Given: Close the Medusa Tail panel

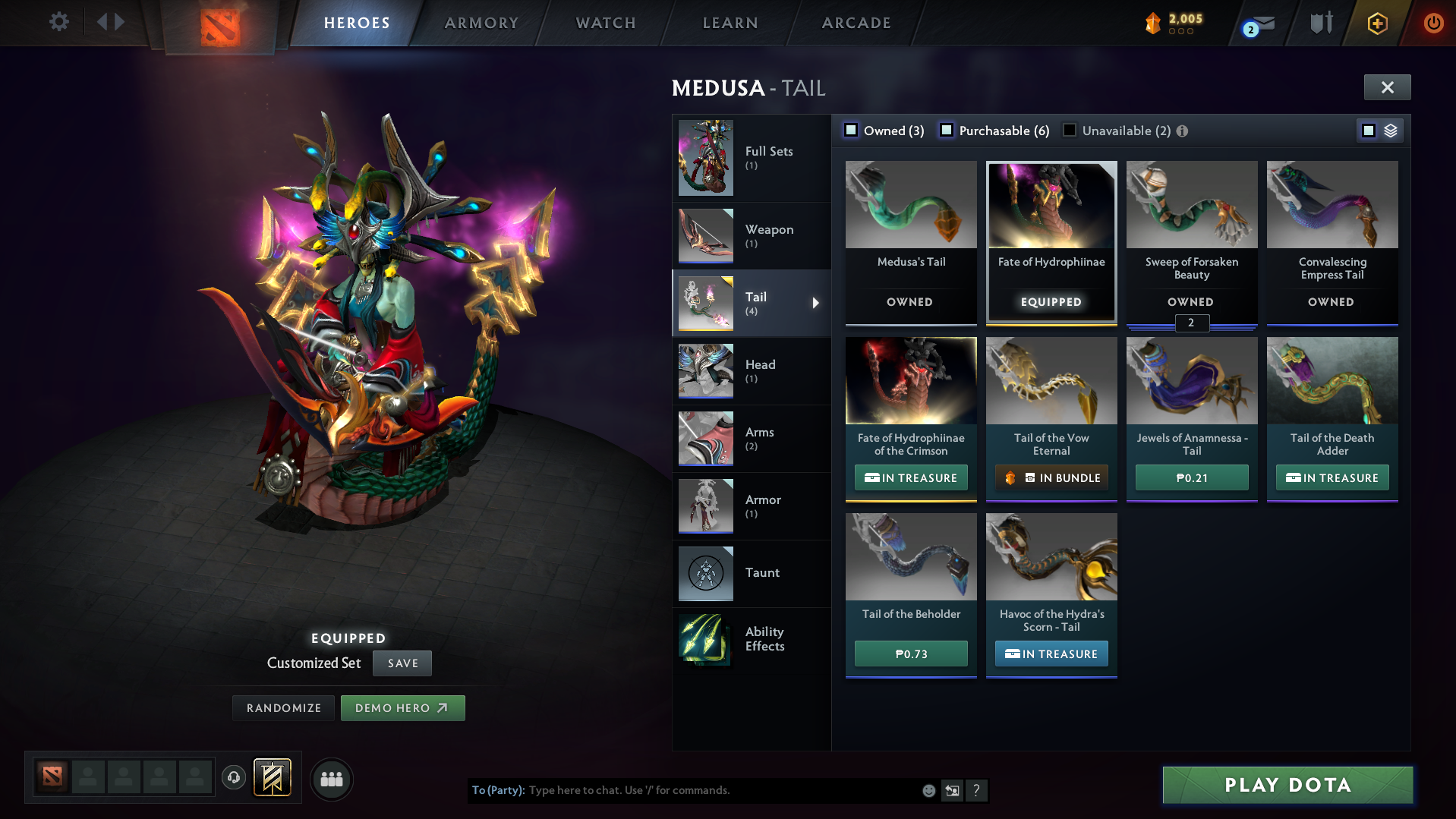Looking at the screenshot, I should (1387, 87).
